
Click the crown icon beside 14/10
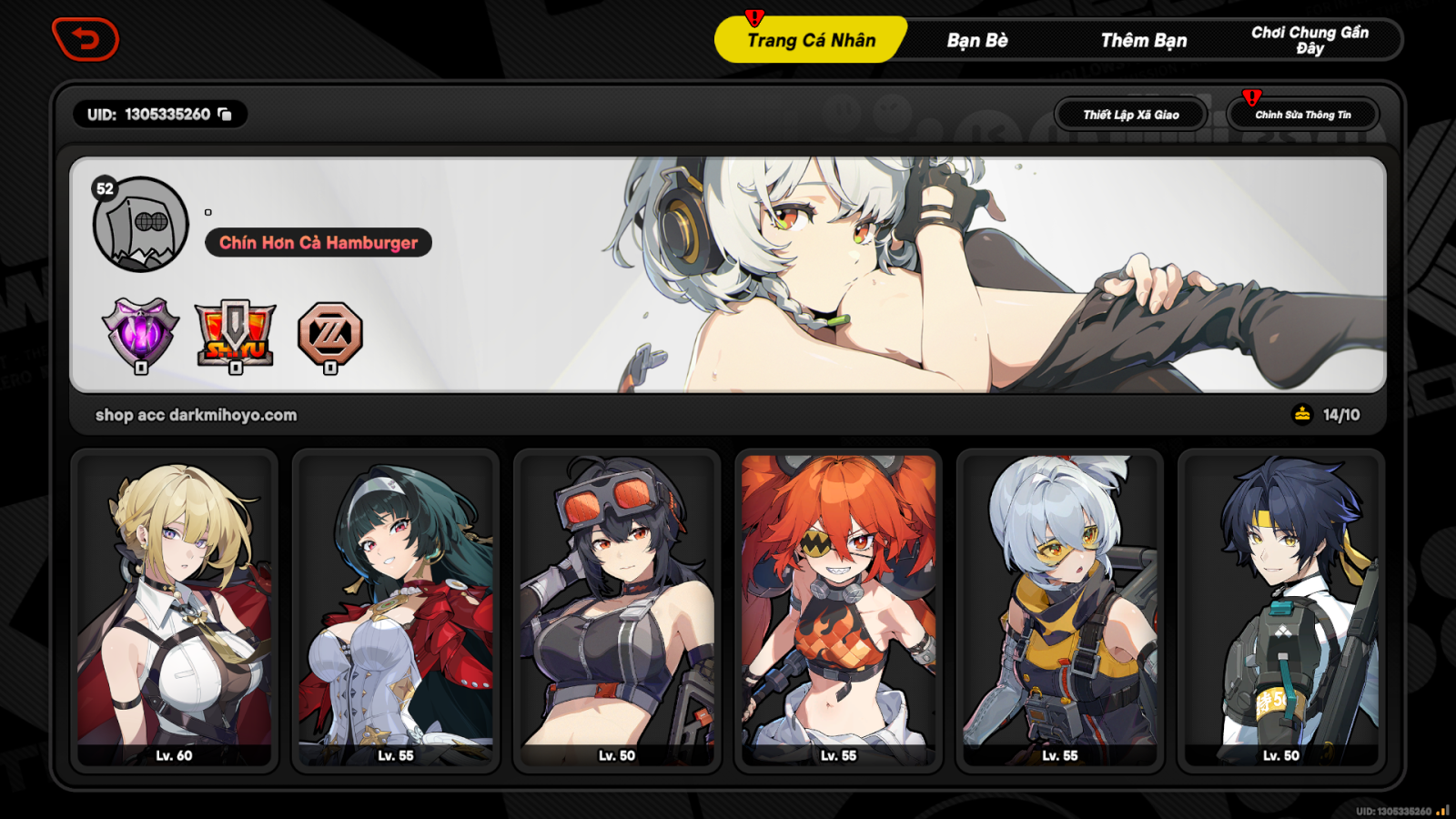click(x=1300, y=414)
